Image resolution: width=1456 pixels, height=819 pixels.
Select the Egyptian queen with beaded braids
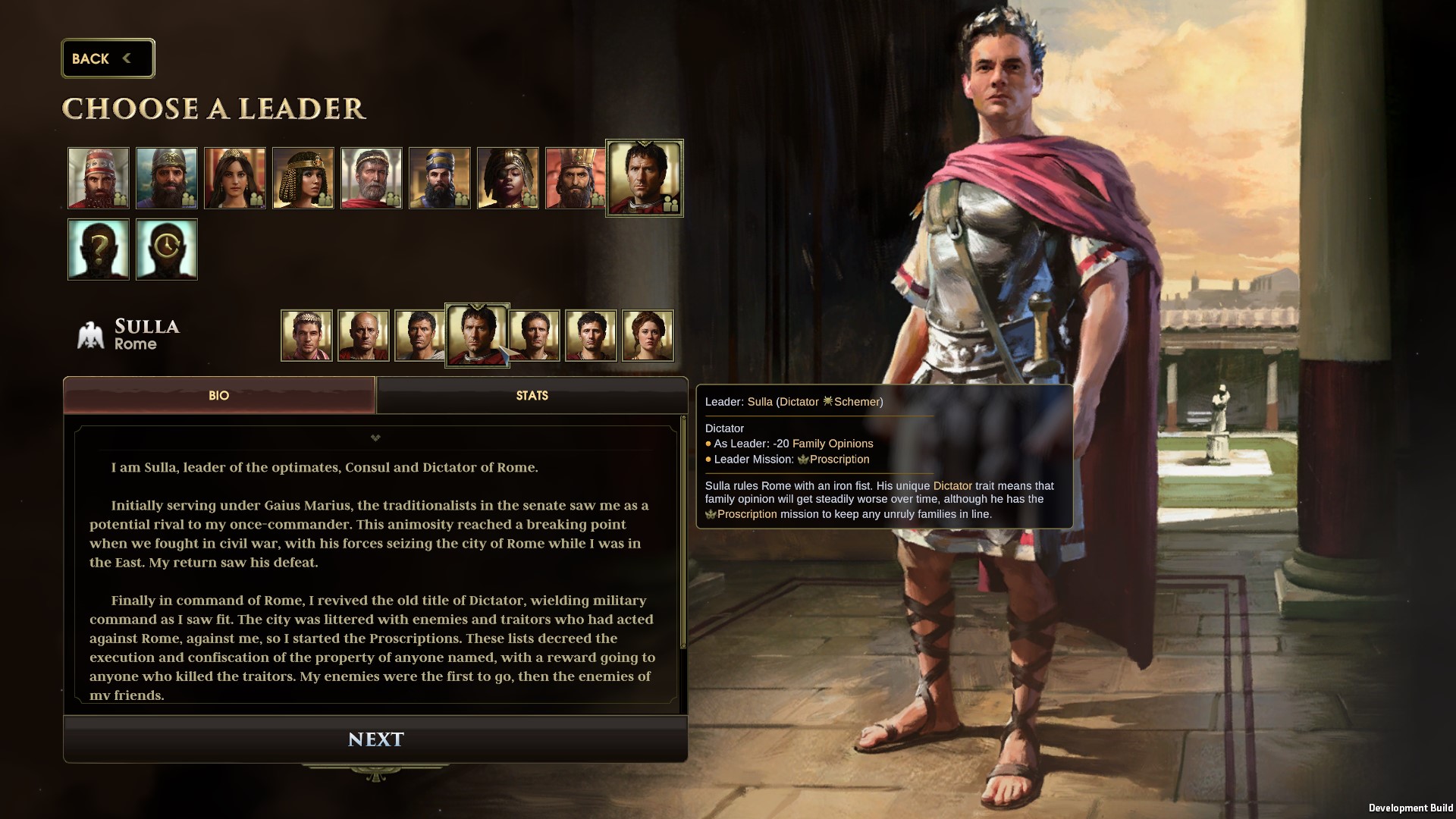coord(303,178)
